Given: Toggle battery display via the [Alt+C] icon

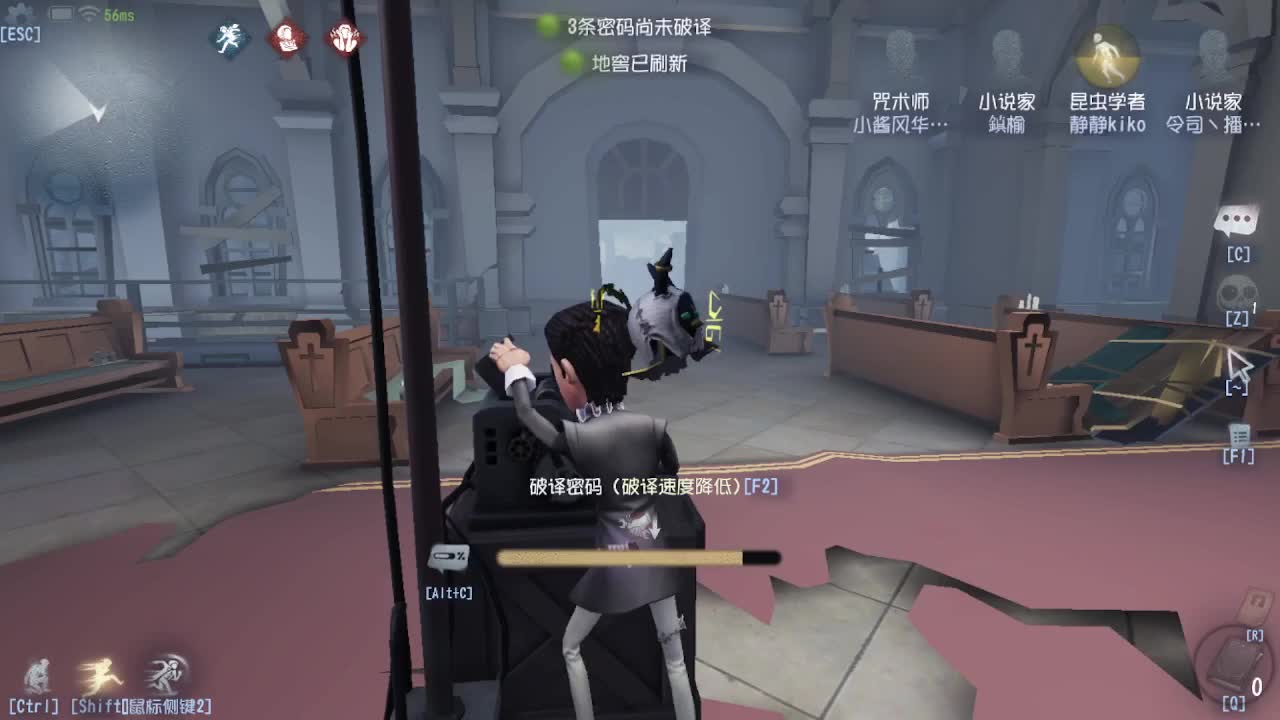Looking at the screenshot, I should click(447, 555).
